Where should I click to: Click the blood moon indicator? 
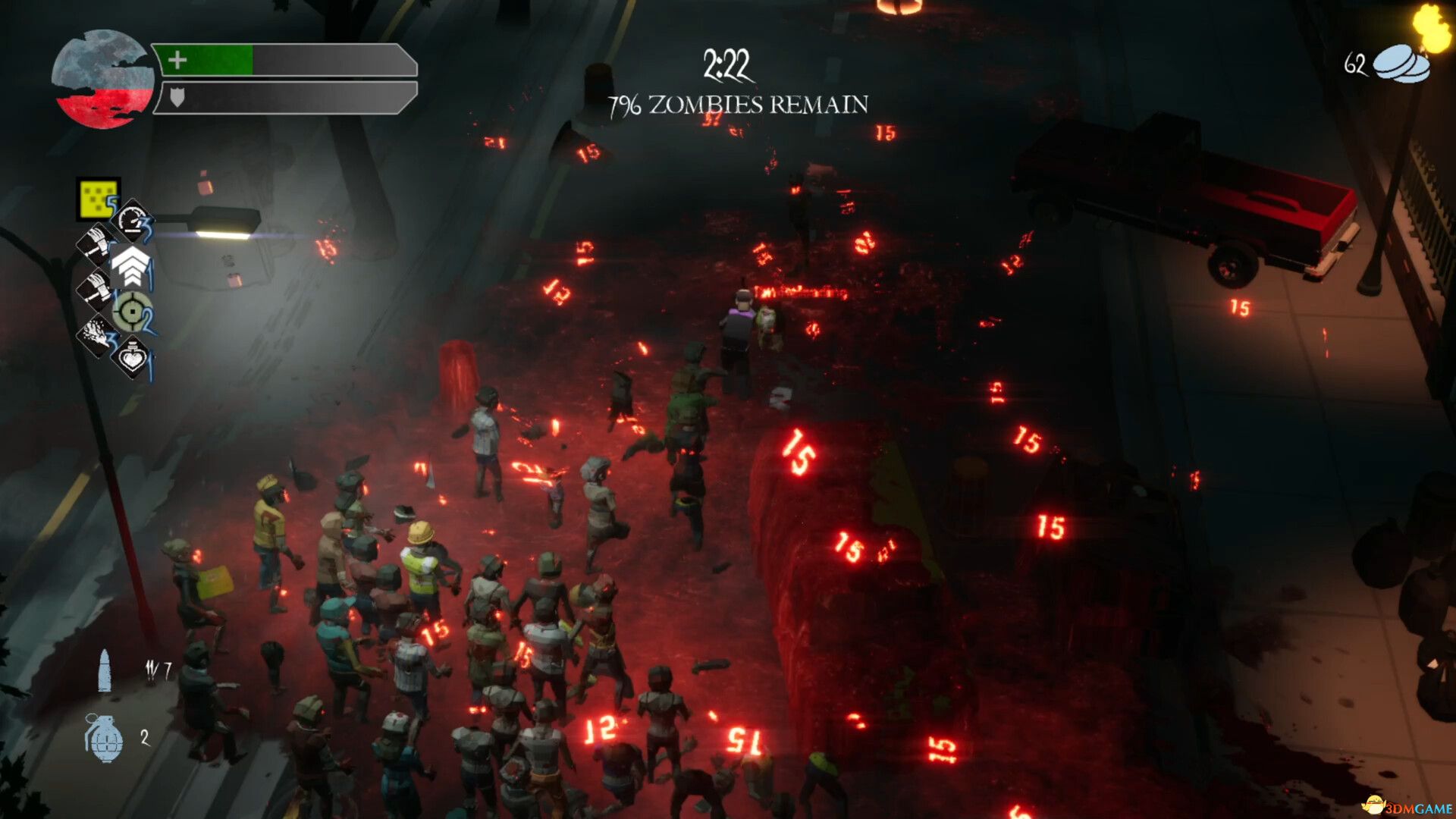pyautogui.click(x=102, y=79)
